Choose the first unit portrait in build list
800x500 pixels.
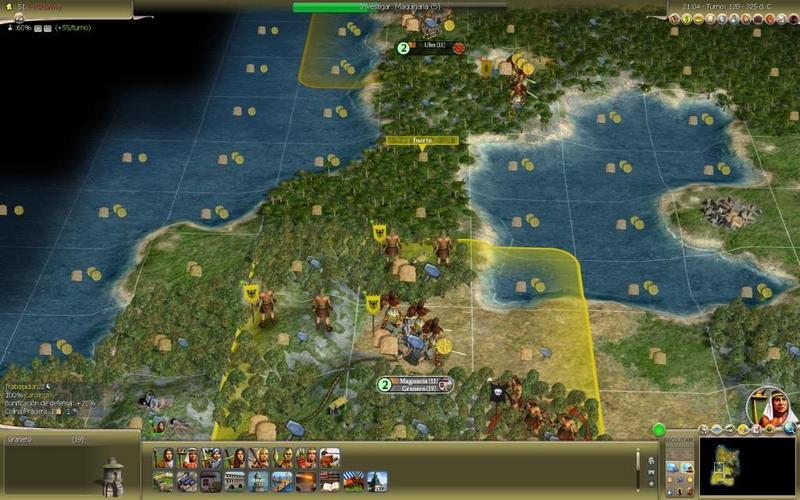tap(163, 457)
